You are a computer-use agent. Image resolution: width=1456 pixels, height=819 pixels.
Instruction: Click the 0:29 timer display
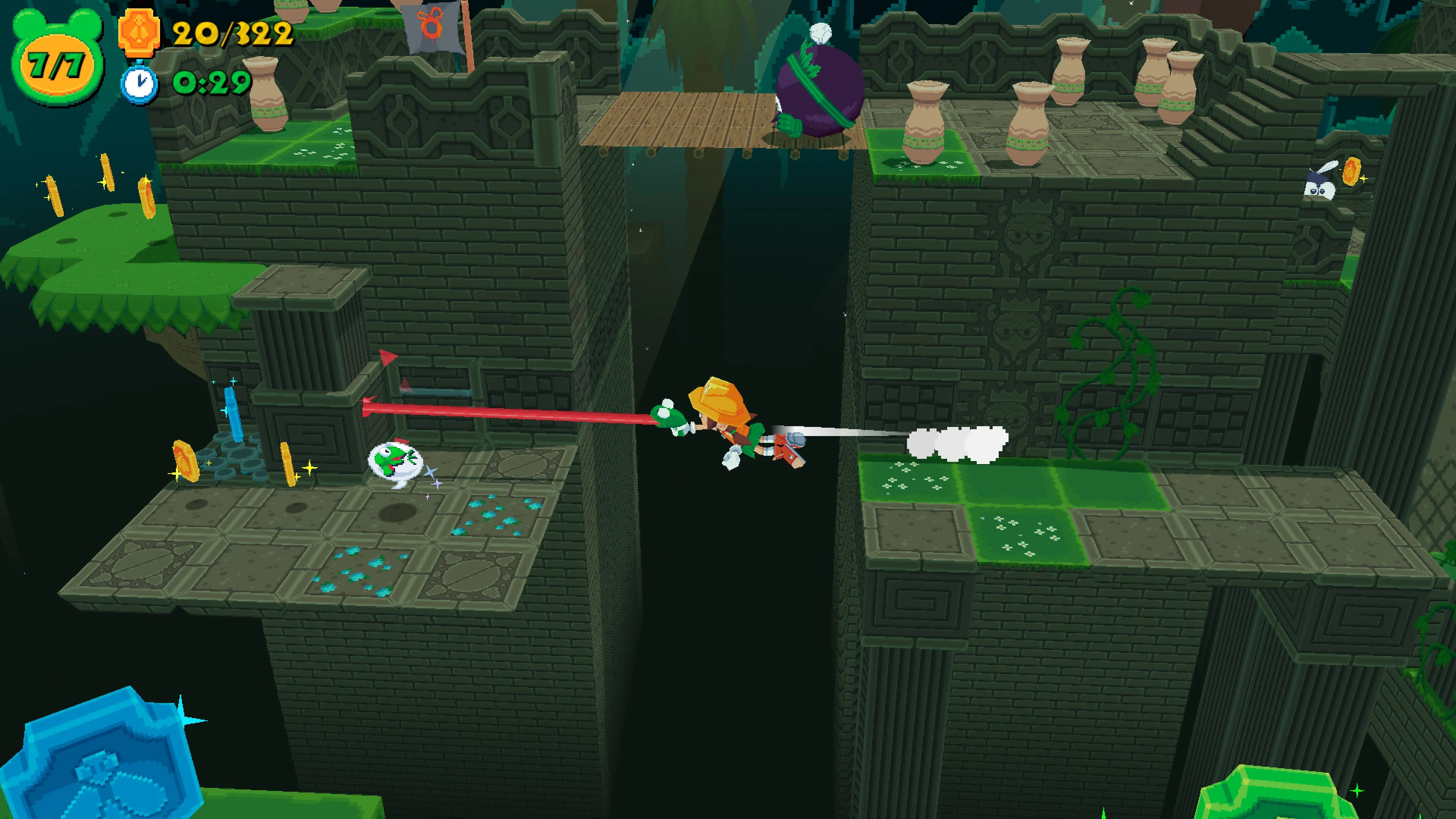pos(212,82)
